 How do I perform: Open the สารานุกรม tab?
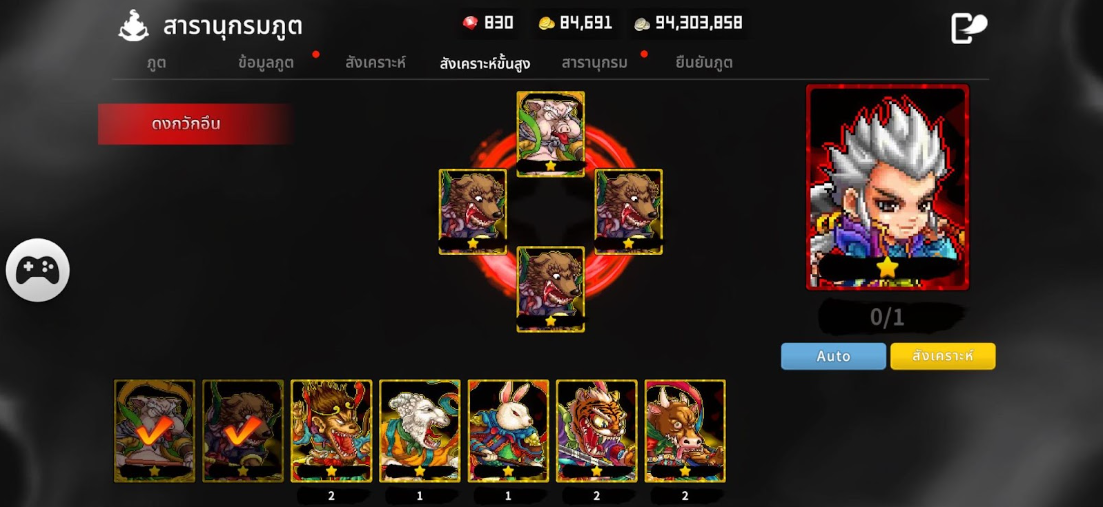coord(594,62)
